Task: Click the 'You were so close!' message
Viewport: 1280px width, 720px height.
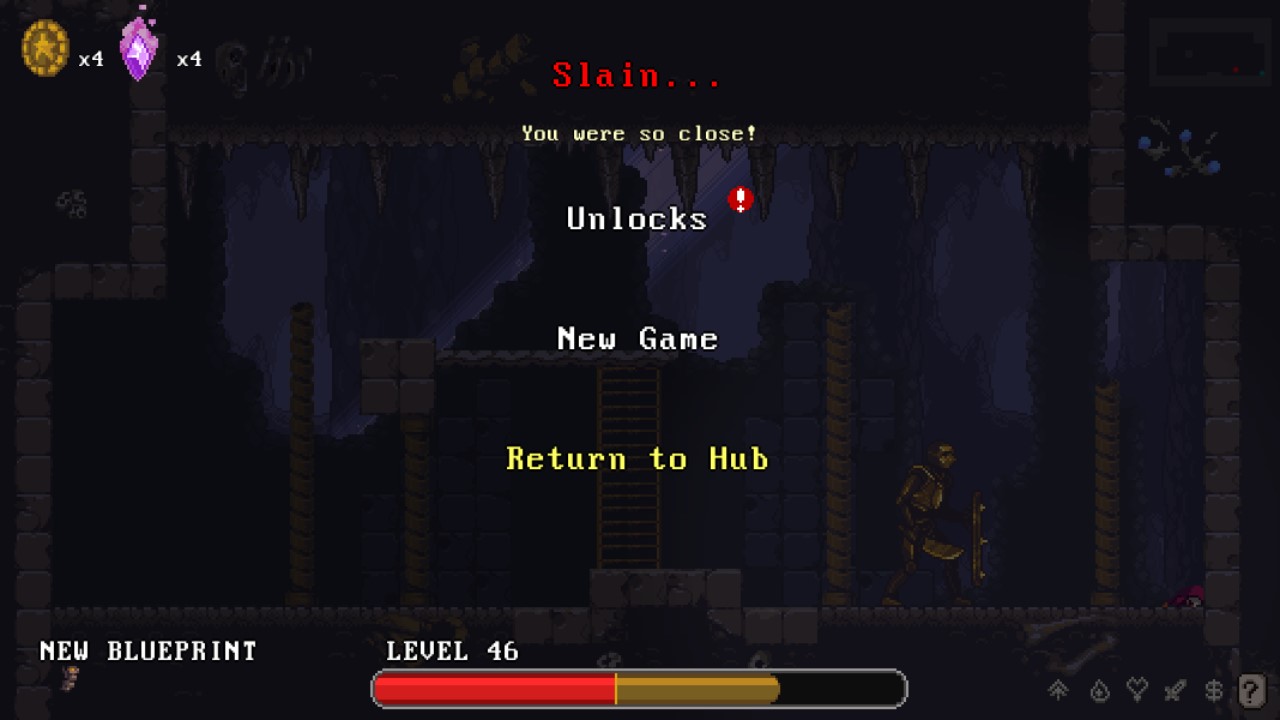Action: pos(638,133)
